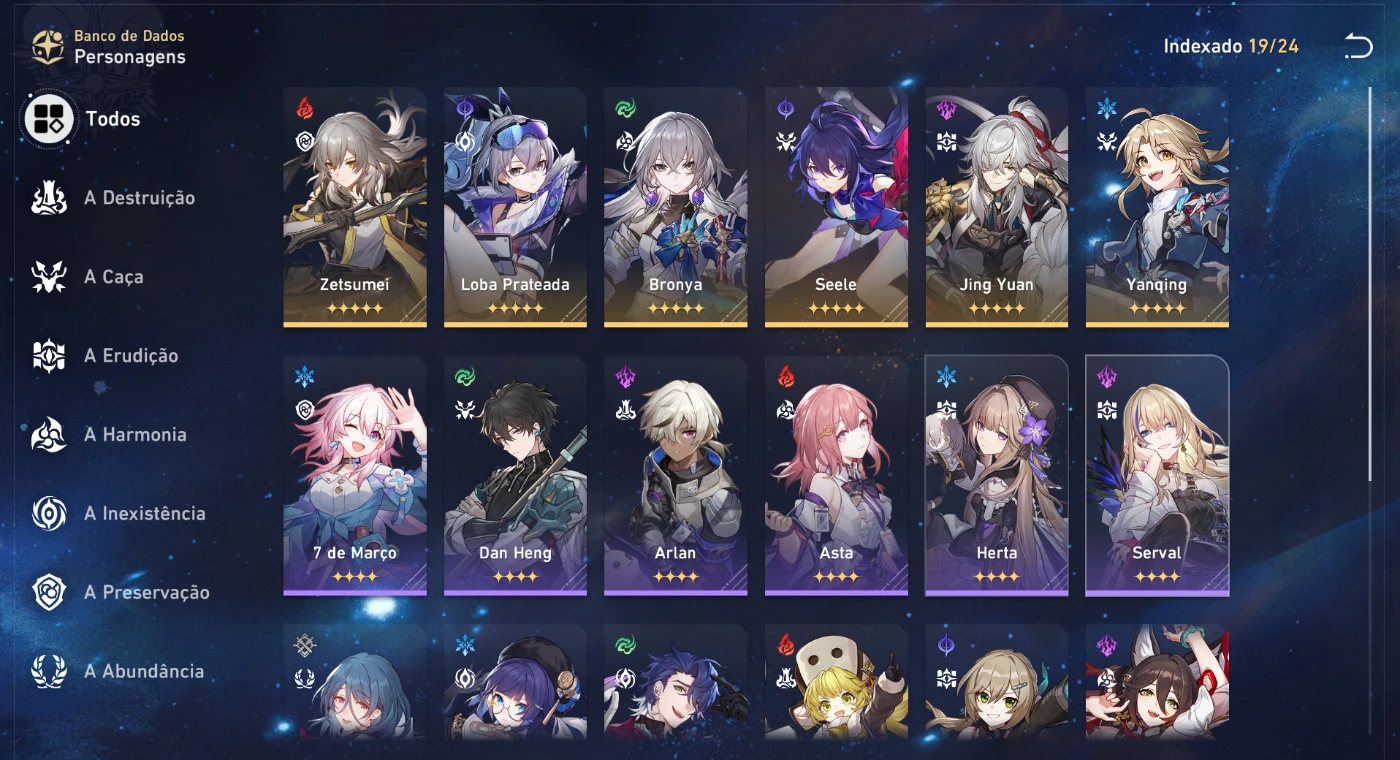Open Zetsumei's character entry
Screen dimensions: 1400x760
[x=355, y=206]
